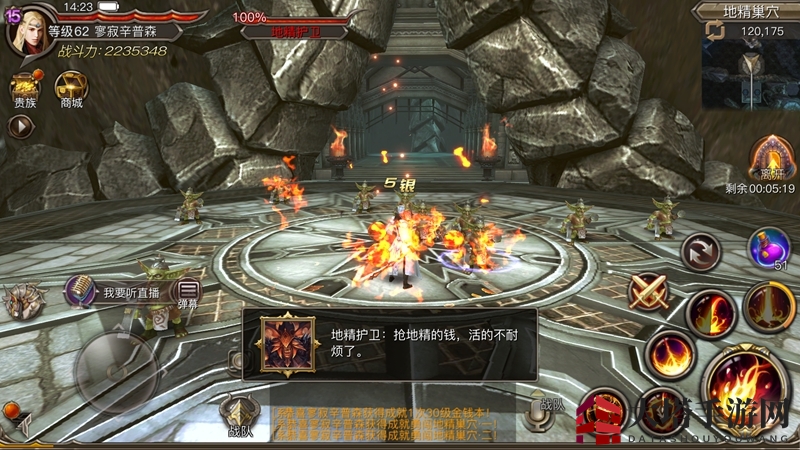
Task: Trigger the crossed swords basic attack
Action: (648, 291)
